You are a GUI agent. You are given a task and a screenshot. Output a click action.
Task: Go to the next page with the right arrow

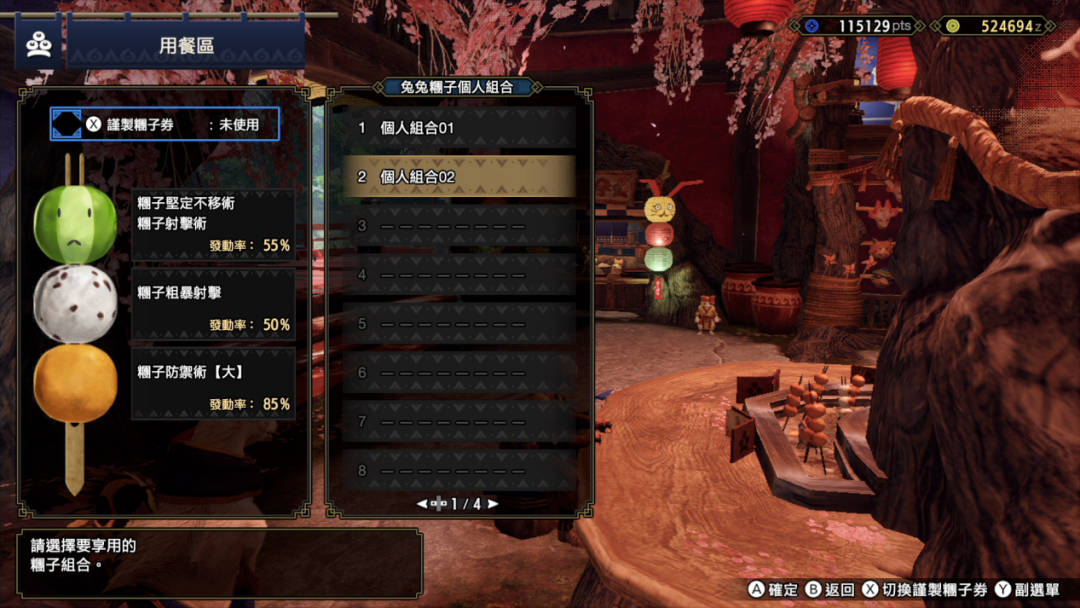493,504
